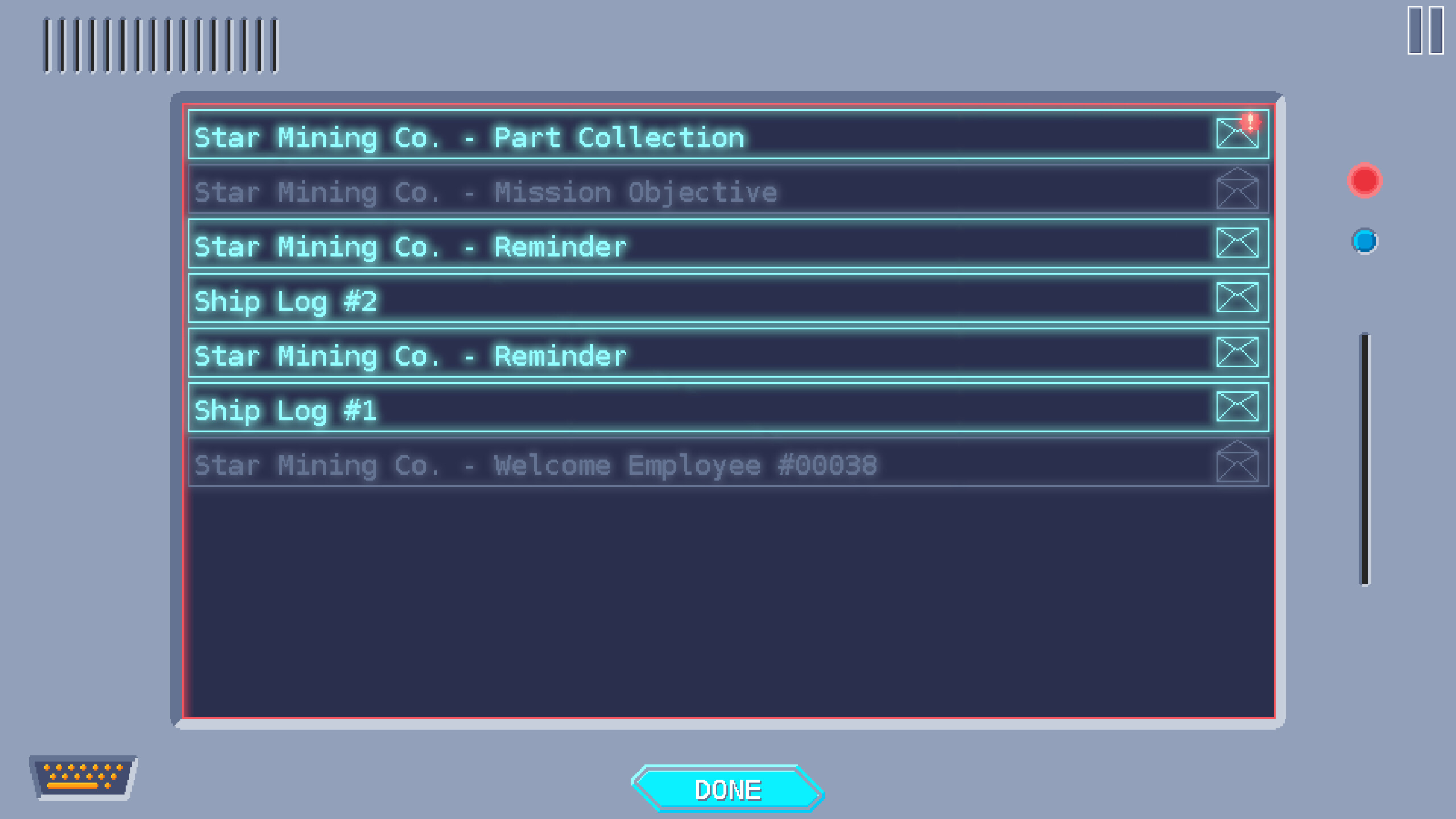The image size is (1456, 819).
Task: Click the envelope icon beside Mission Objective
Action: [1239, 190]
